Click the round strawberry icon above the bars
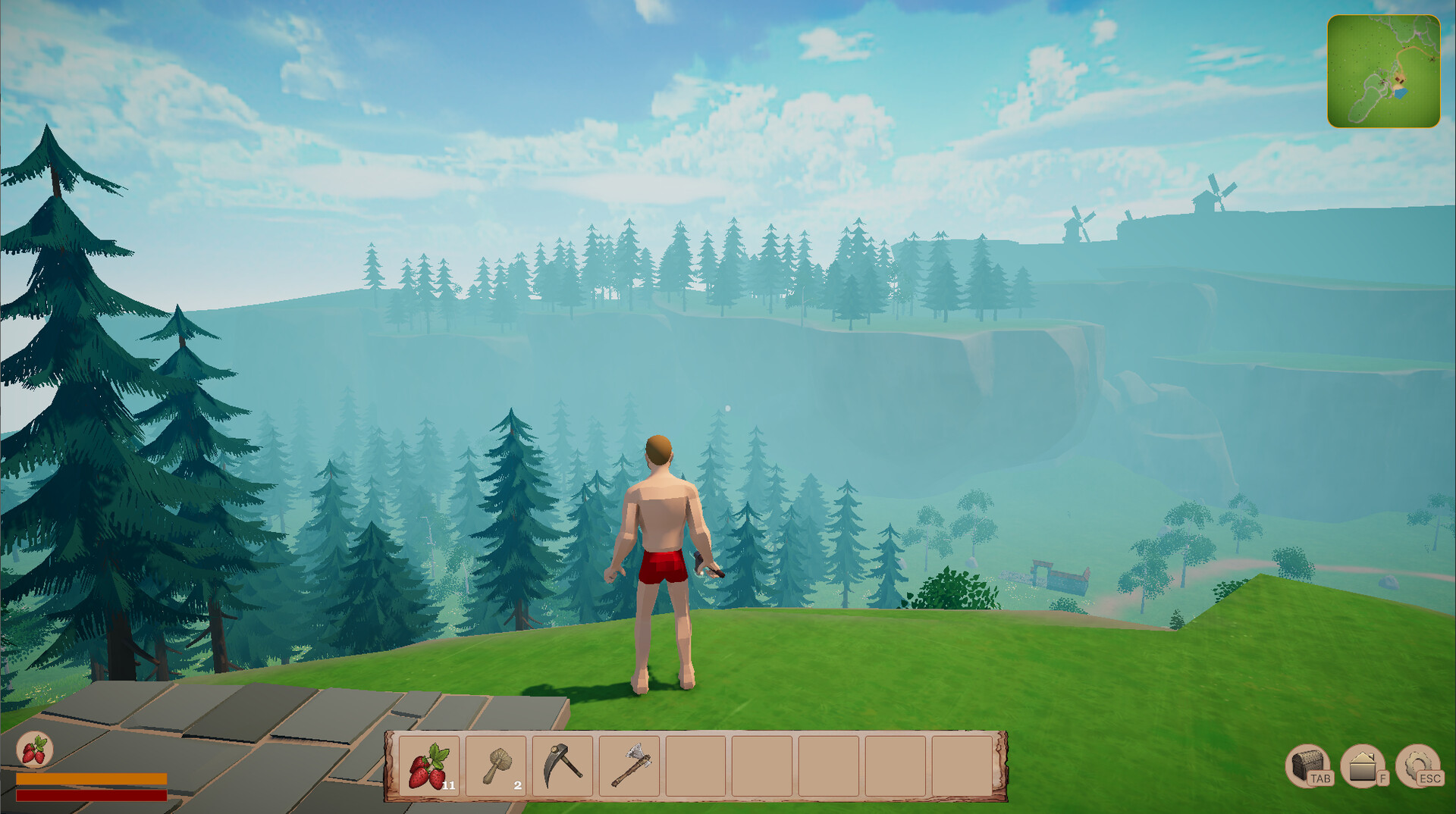Screen dimensions: 1456x814 click(x=34, y=750)
